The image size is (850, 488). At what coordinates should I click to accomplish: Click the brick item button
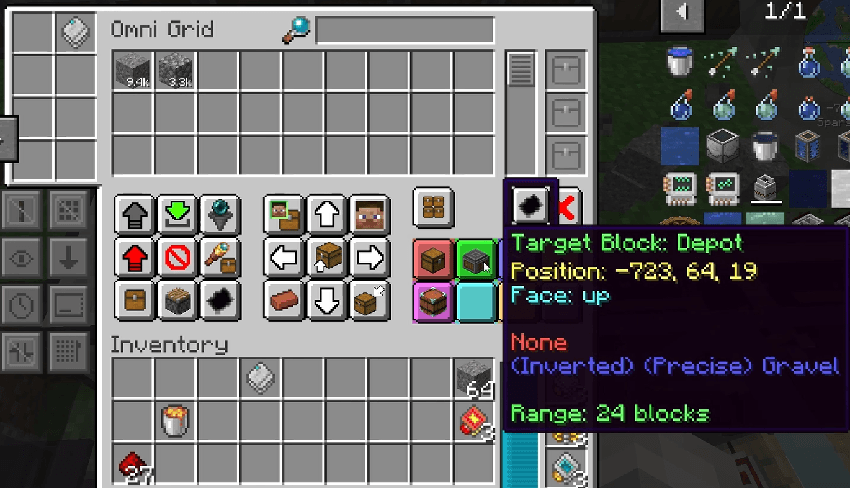pos(284,299)
